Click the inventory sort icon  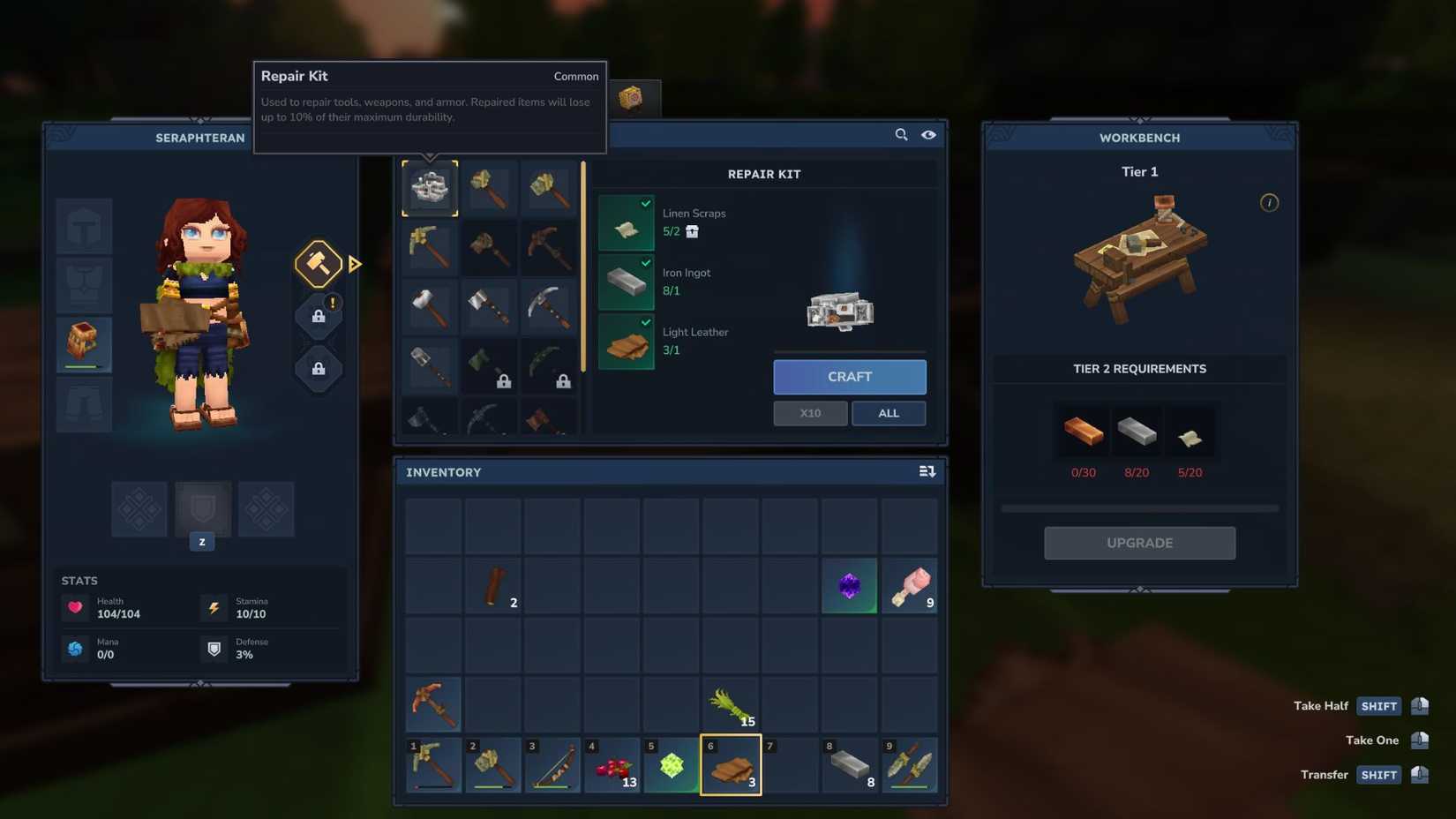pyautogui.click(x=927, y=471)
